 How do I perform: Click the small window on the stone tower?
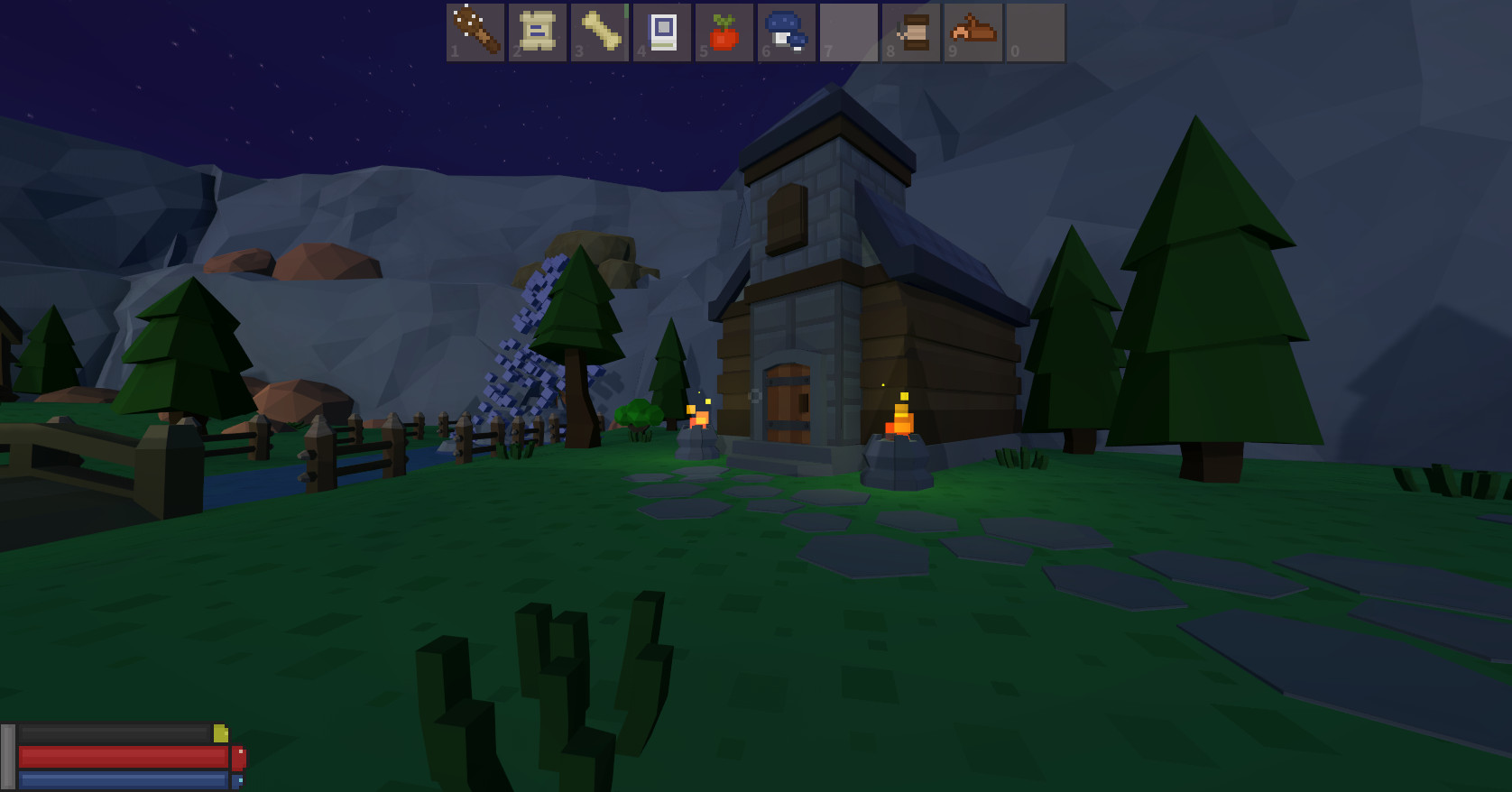[785, 215]
